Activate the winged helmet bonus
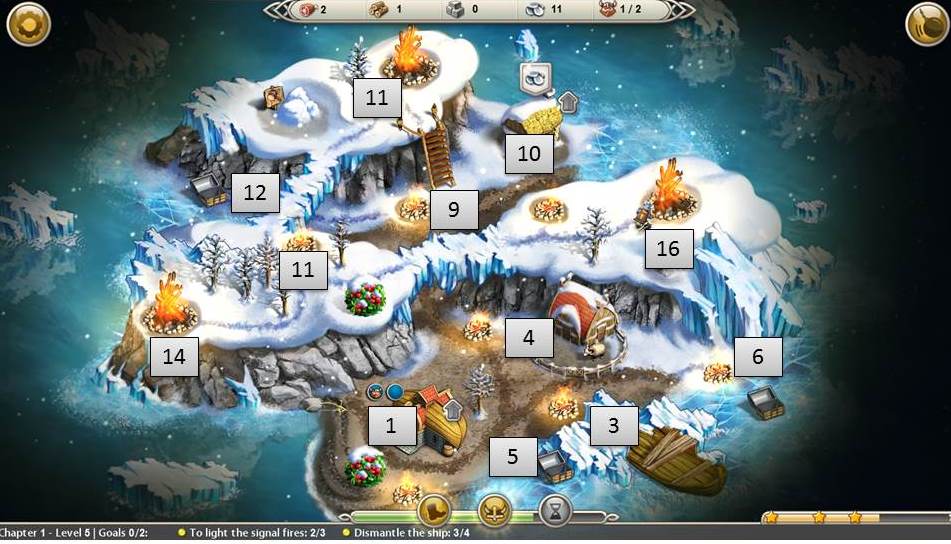Viewport: 951px width, 544px height. [x=494, y=512]
